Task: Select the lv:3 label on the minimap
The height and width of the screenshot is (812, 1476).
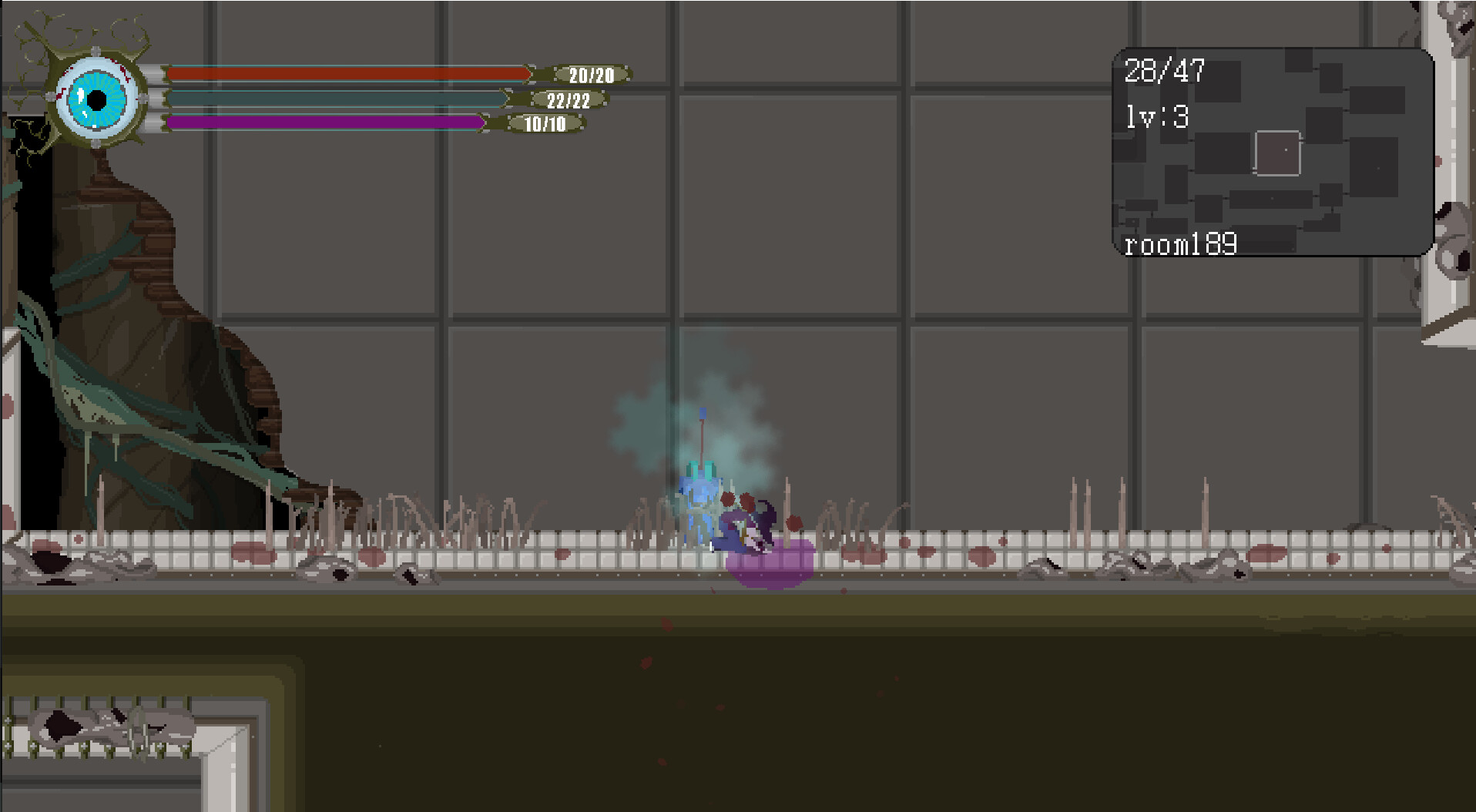Action: point(1157,117)
